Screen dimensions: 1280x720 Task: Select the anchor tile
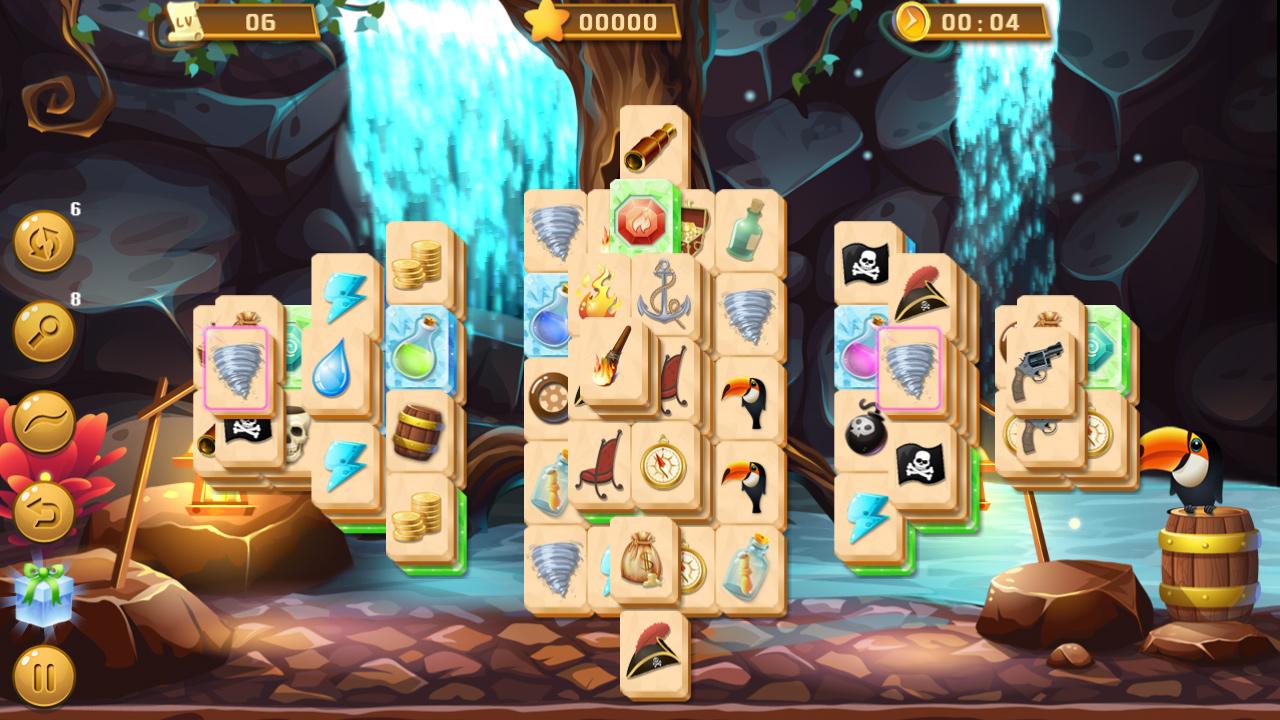pos(661,299)
